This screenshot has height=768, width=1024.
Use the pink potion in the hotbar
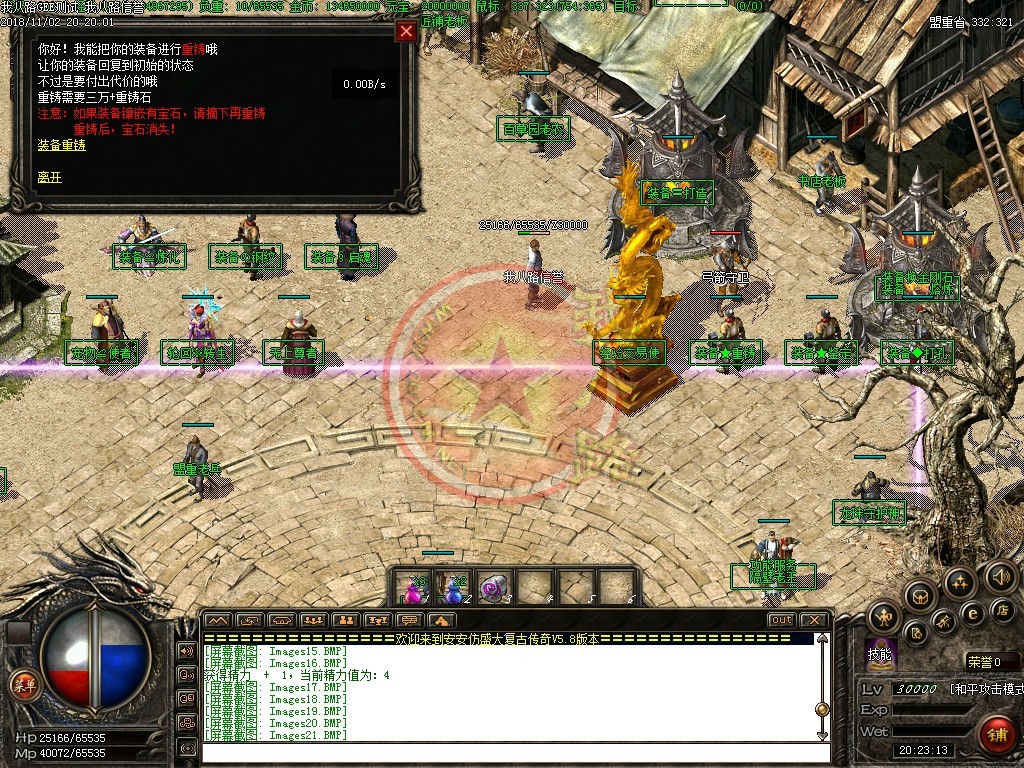(412, 589)
